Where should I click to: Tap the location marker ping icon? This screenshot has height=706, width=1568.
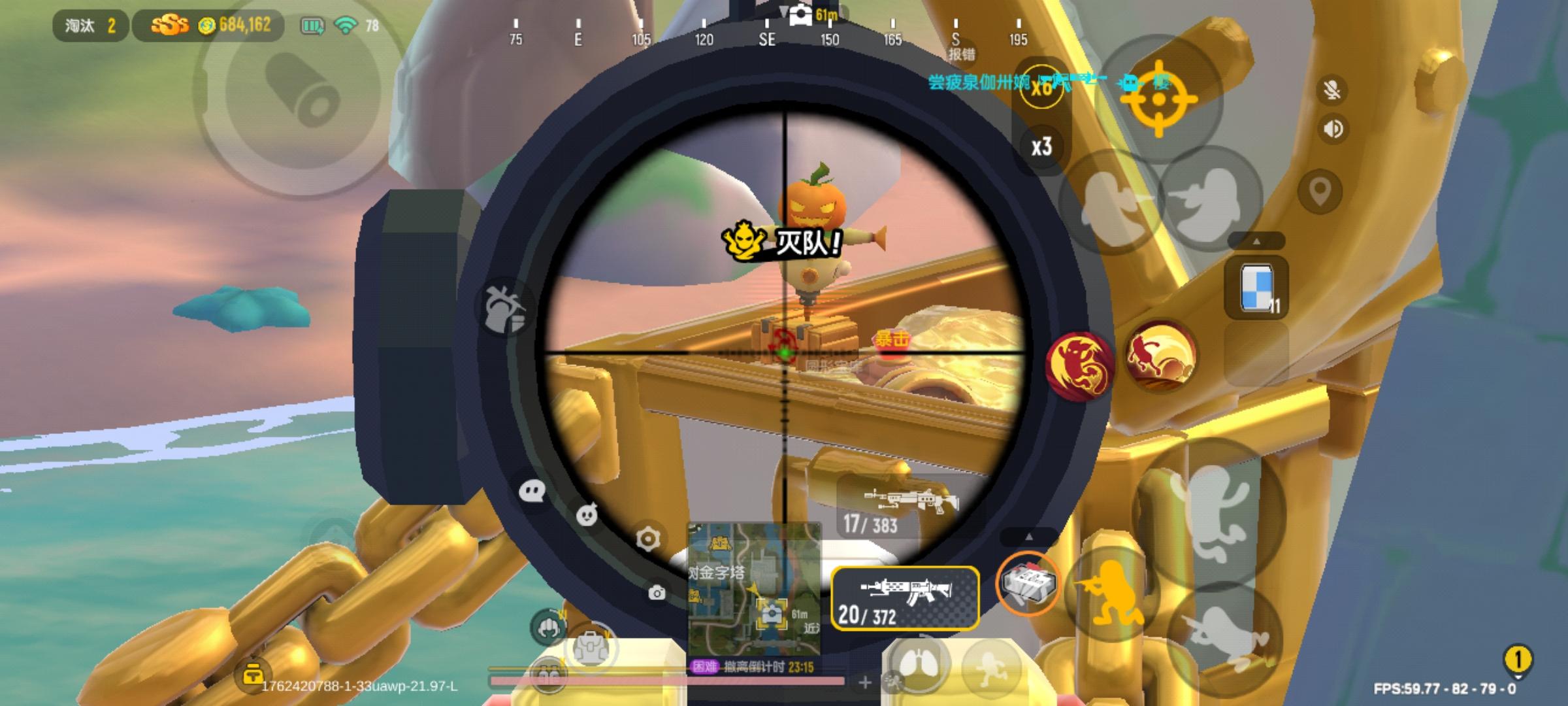pos(1321,191)
